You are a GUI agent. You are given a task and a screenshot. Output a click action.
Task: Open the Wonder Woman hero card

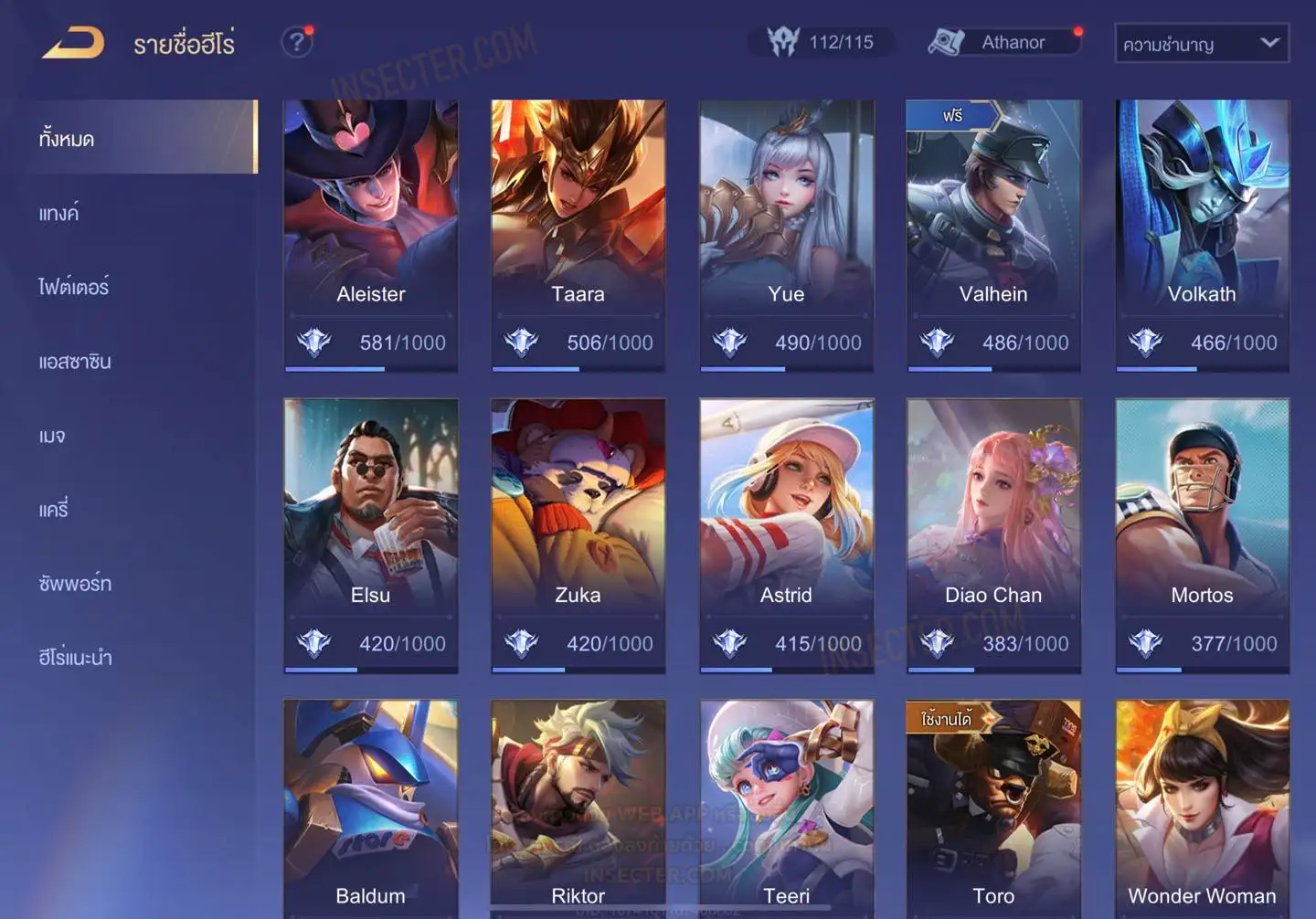(1202, 804)
